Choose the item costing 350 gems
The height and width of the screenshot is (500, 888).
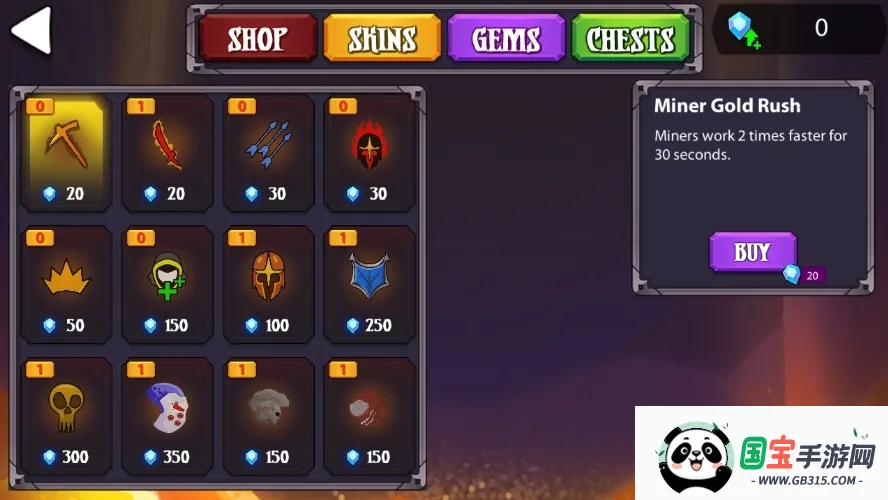167,416
